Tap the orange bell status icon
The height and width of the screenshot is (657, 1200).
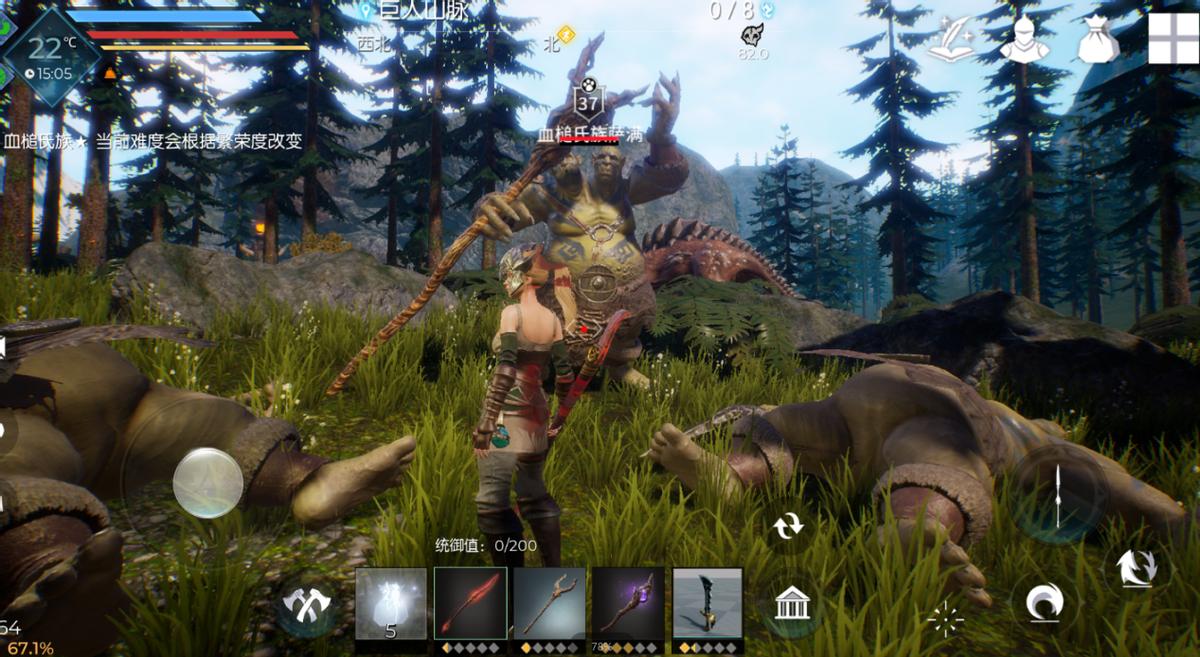click(x=110, y=73)
